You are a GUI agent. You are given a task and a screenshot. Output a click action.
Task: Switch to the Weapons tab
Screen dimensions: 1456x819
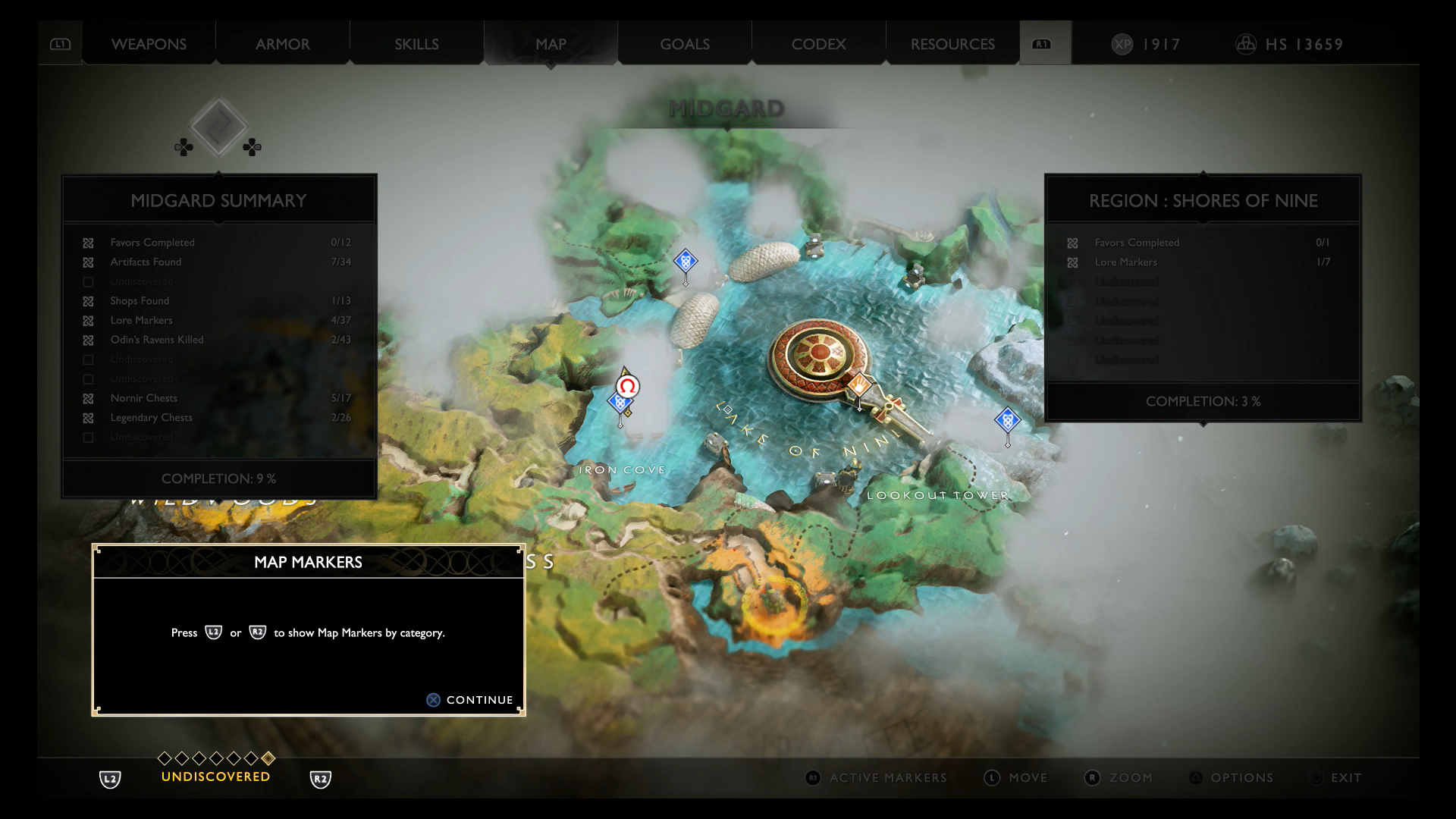click(x=149, y=44)
